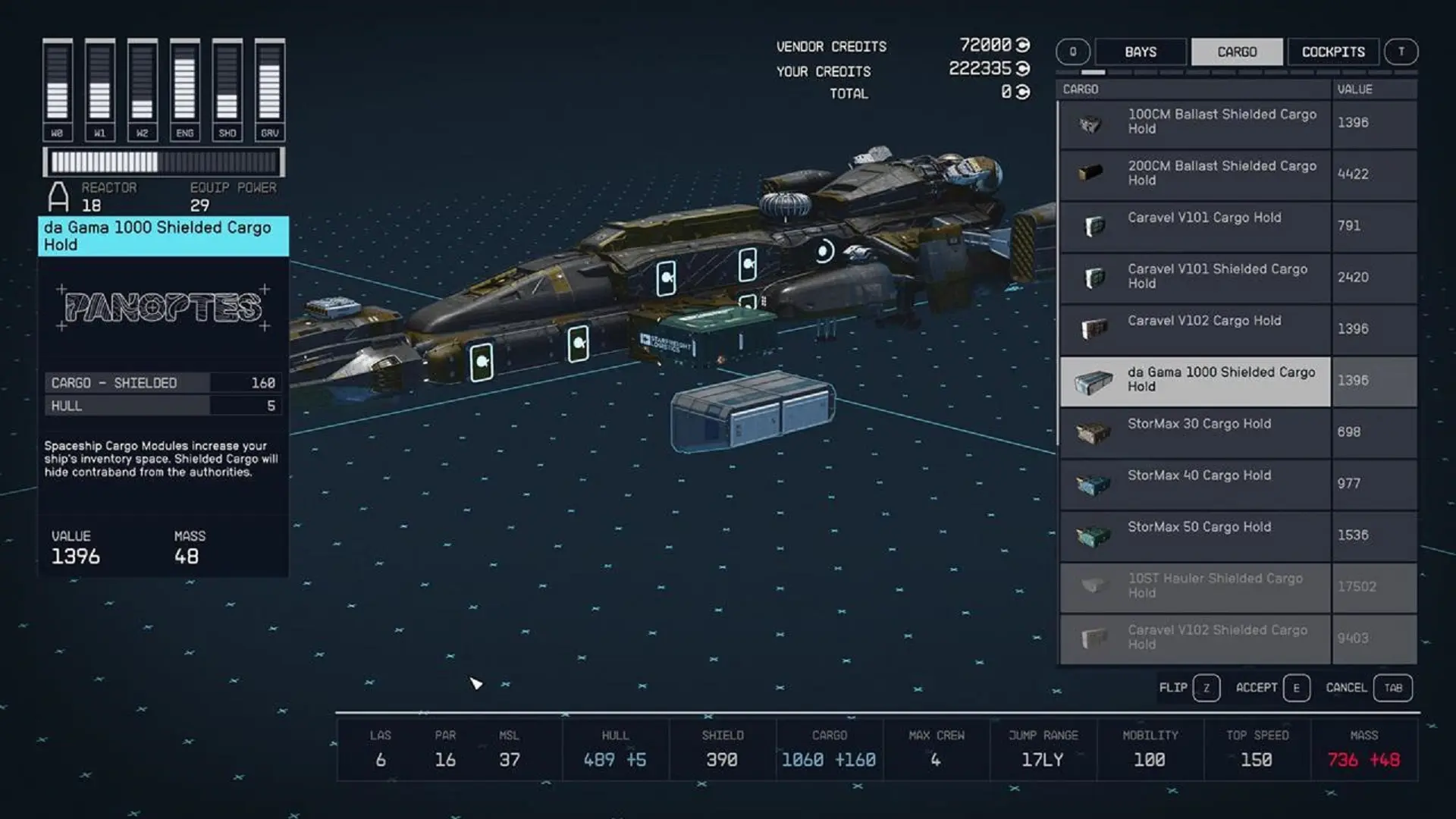Image resolution: width=1456 pixels, height=819 pixels.
Task: Open the Cockpits tab
Action: click(x=1332, y=52)
